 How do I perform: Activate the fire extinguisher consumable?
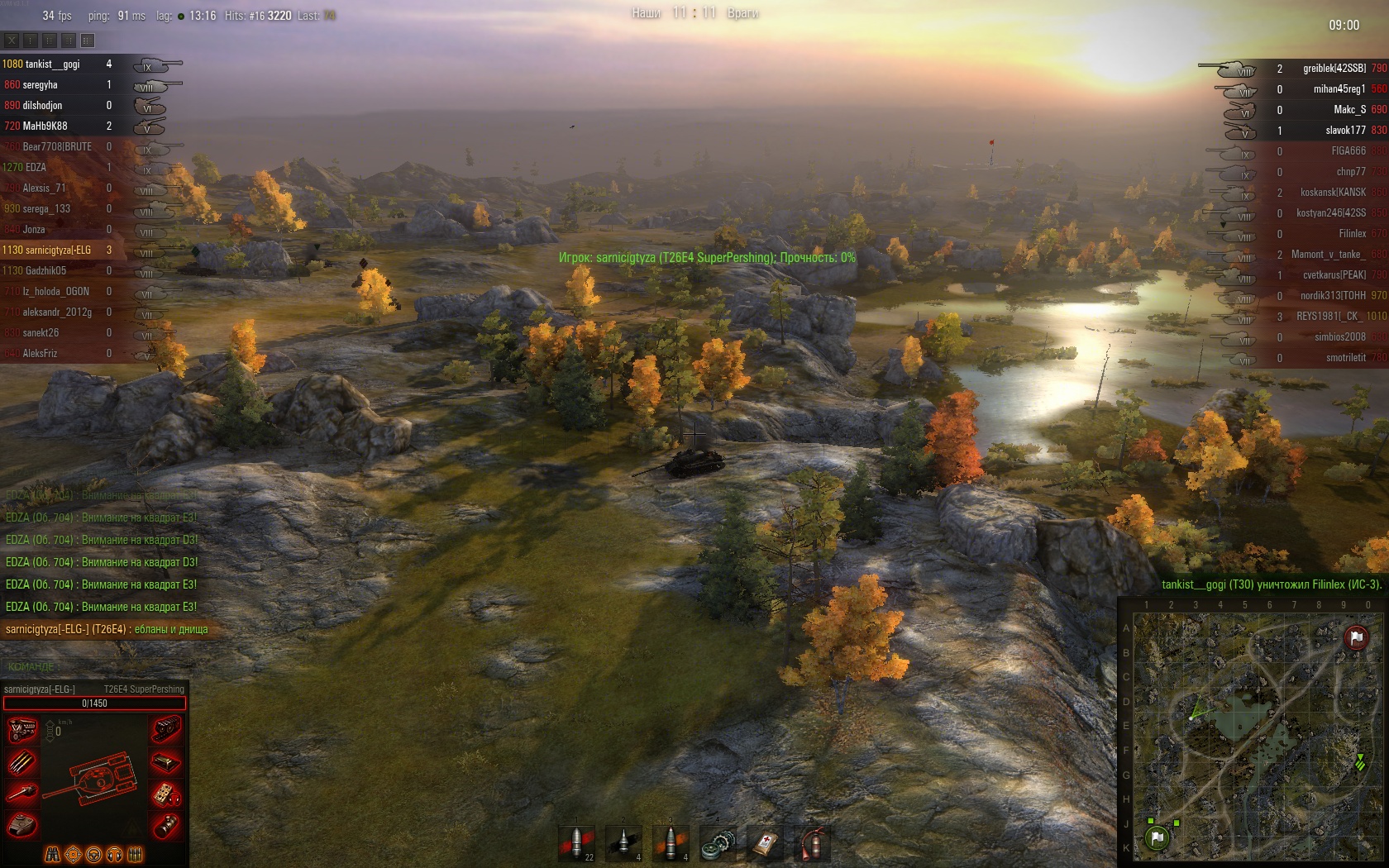[x=813, y=844]
